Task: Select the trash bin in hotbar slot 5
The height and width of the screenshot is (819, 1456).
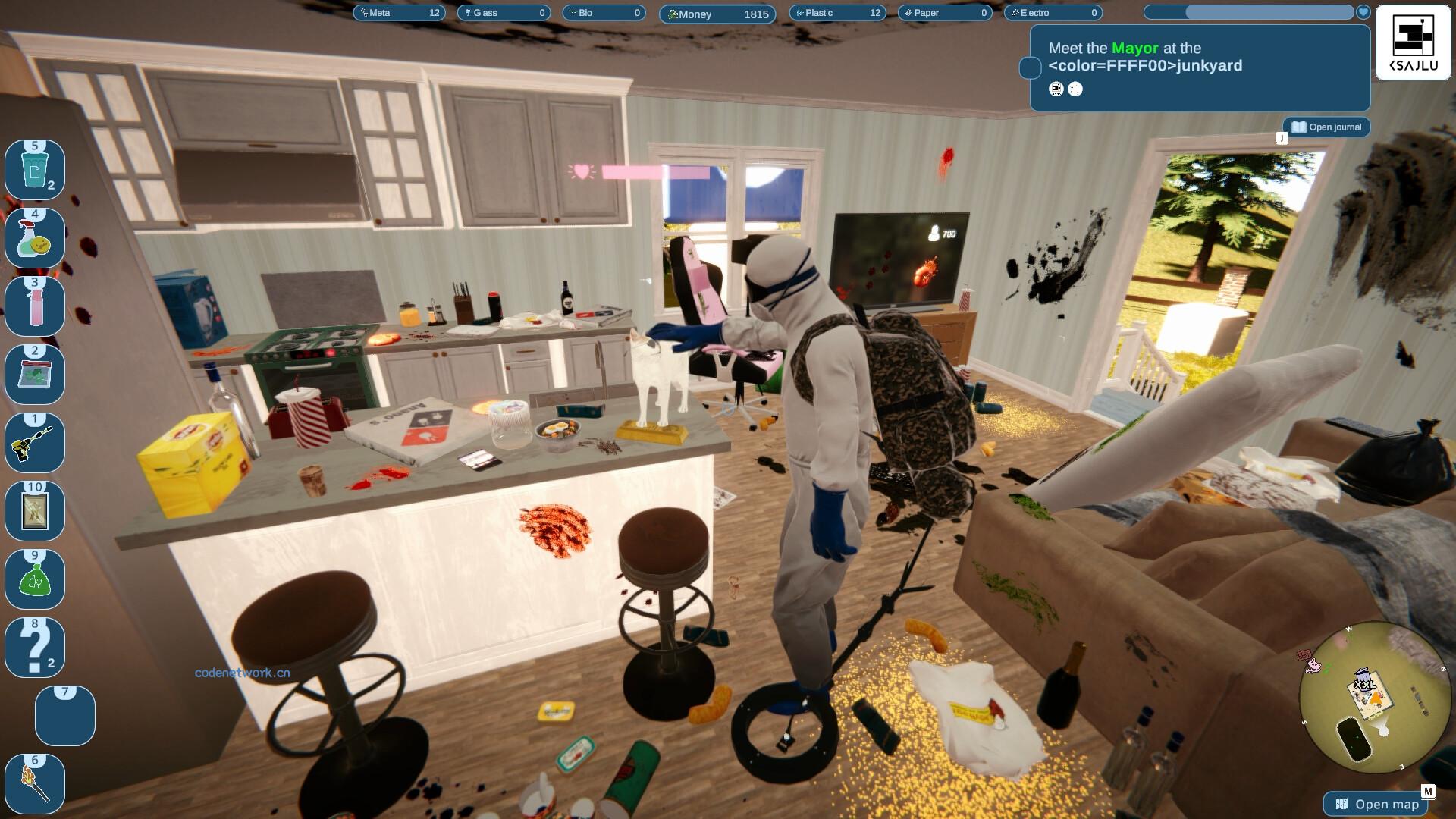Action: pos(34,169)
